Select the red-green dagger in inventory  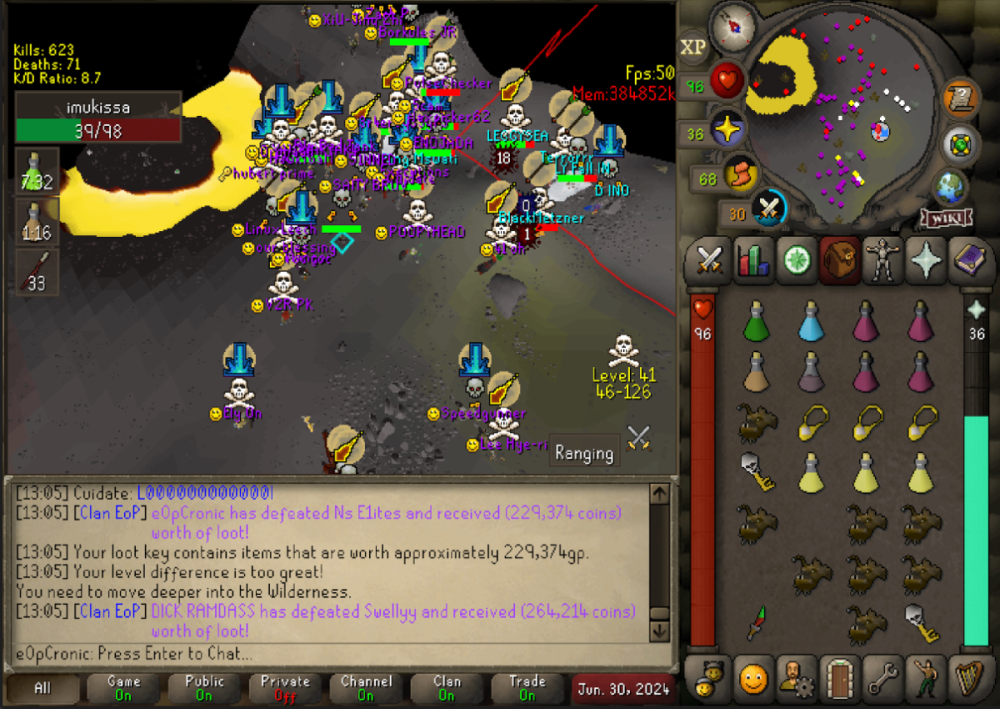[759, 623]
